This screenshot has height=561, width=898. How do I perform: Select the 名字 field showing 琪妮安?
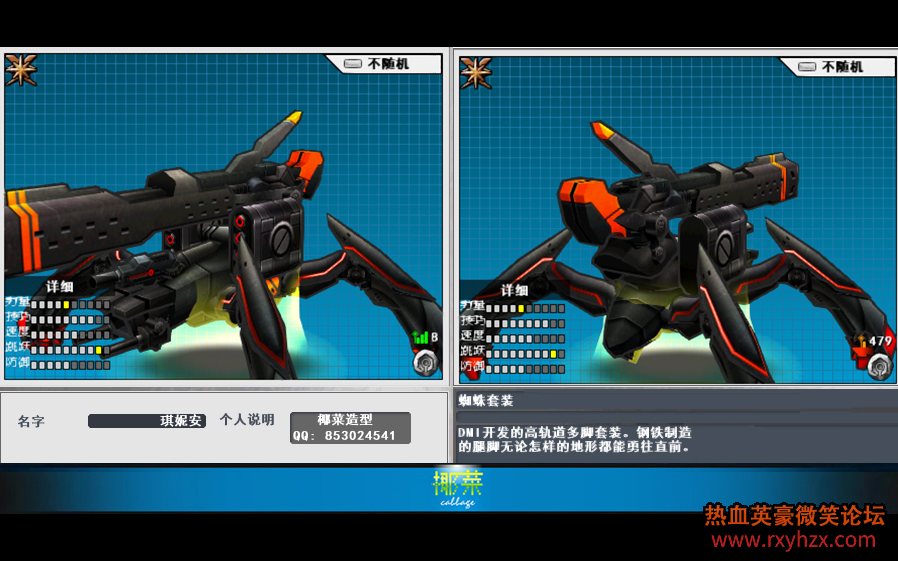[147, 421]
